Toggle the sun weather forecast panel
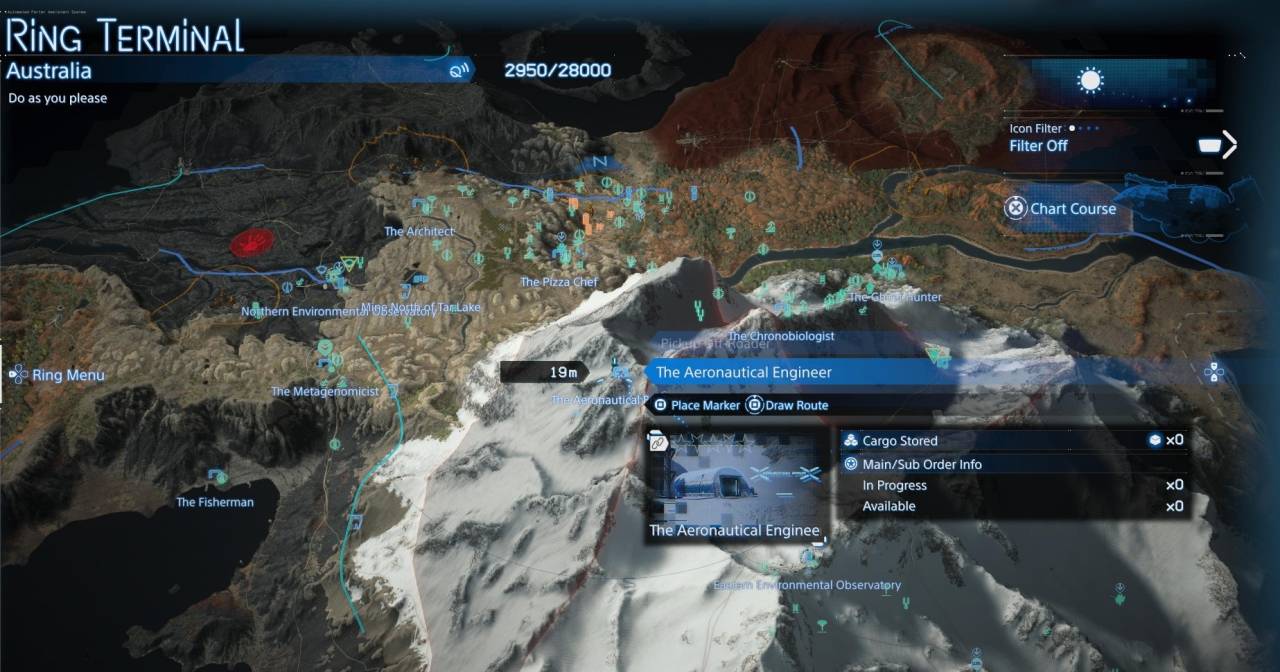The height and width of the screenshot is (672, 1280). pos(1089,81)
